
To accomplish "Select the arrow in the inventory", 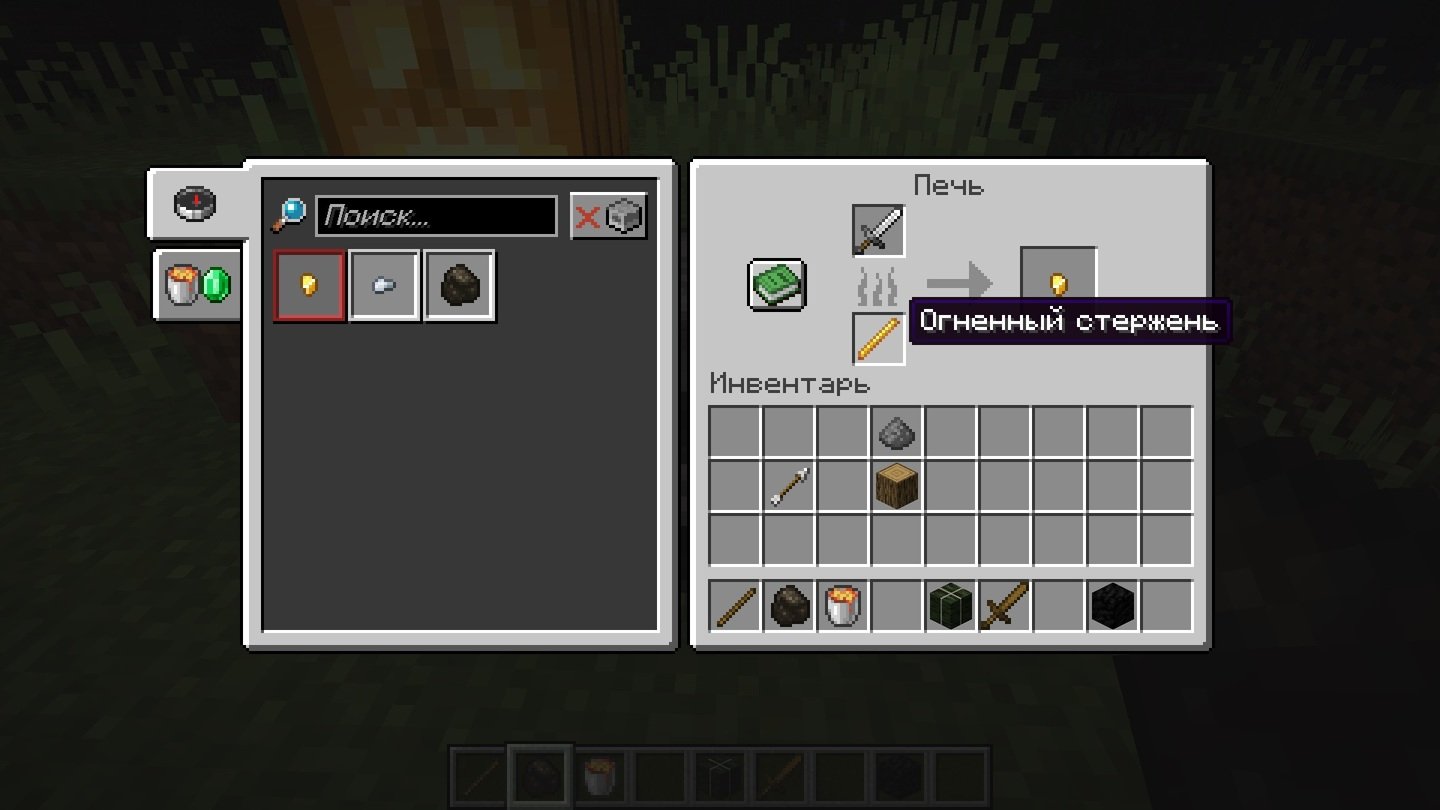I will (x=789, y=486).
